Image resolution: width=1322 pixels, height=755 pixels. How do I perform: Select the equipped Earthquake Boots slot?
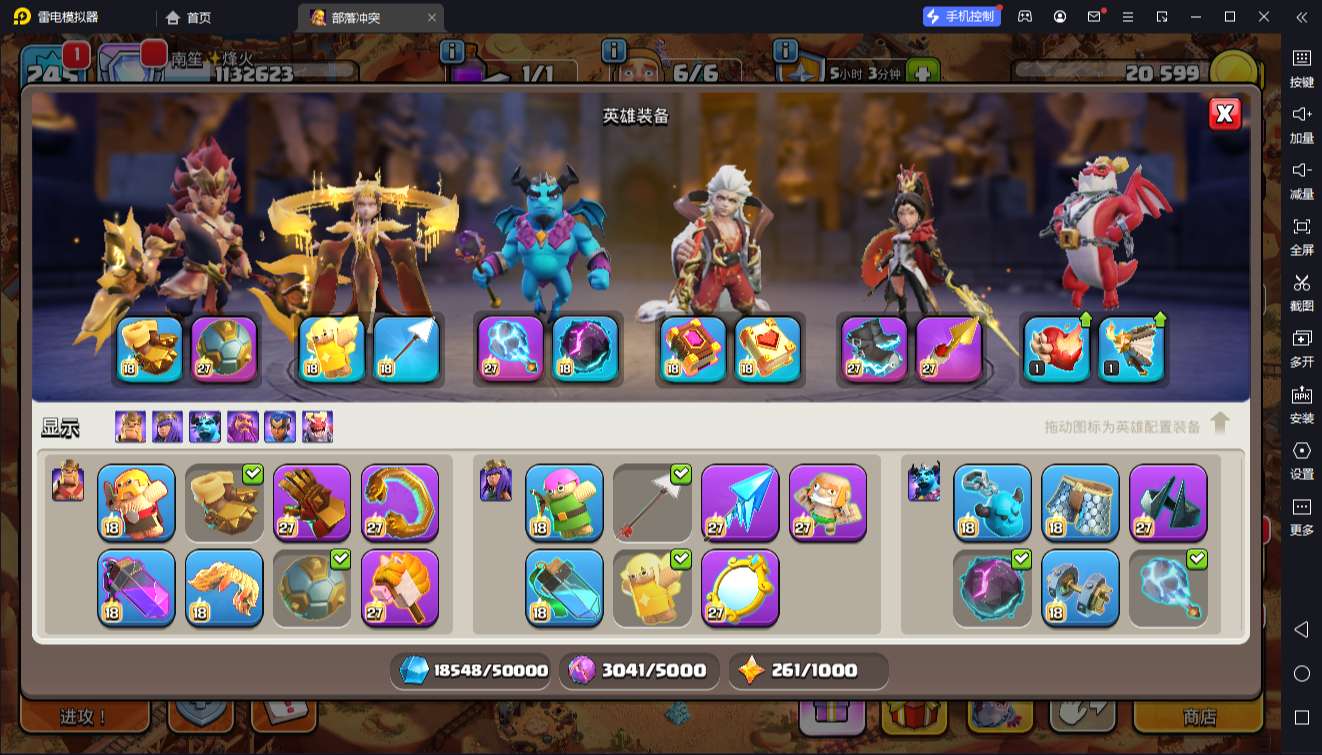point(150,349)
